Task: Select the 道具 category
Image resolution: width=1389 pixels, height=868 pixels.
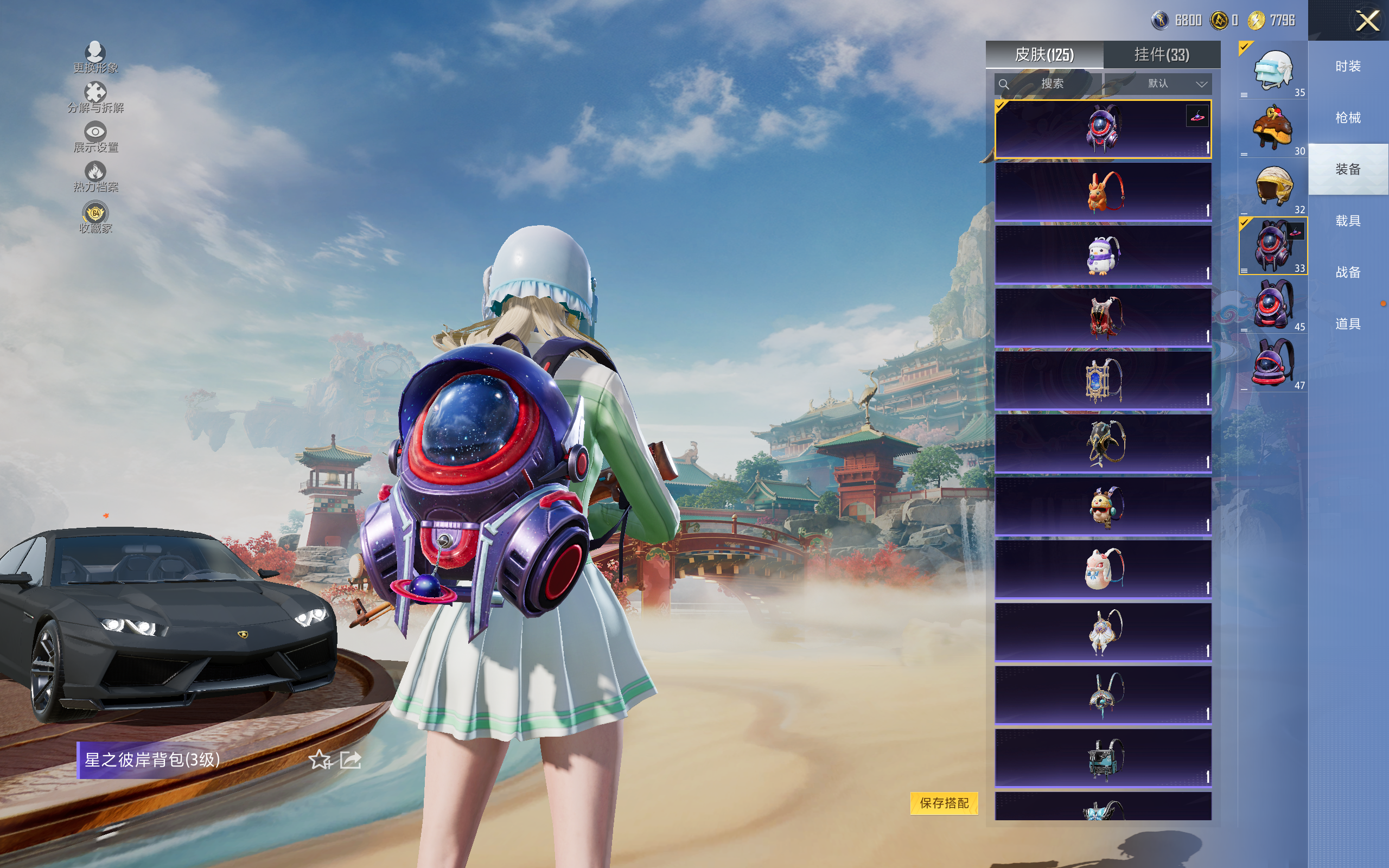Action: click(1348, 324)
